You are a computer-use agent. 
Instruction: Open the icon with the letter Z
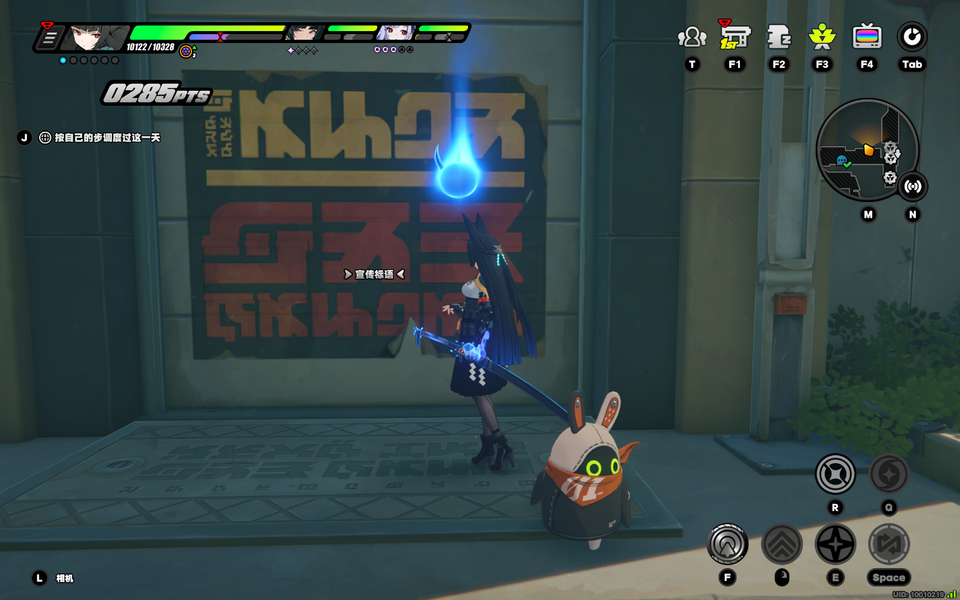click(779, 38)
